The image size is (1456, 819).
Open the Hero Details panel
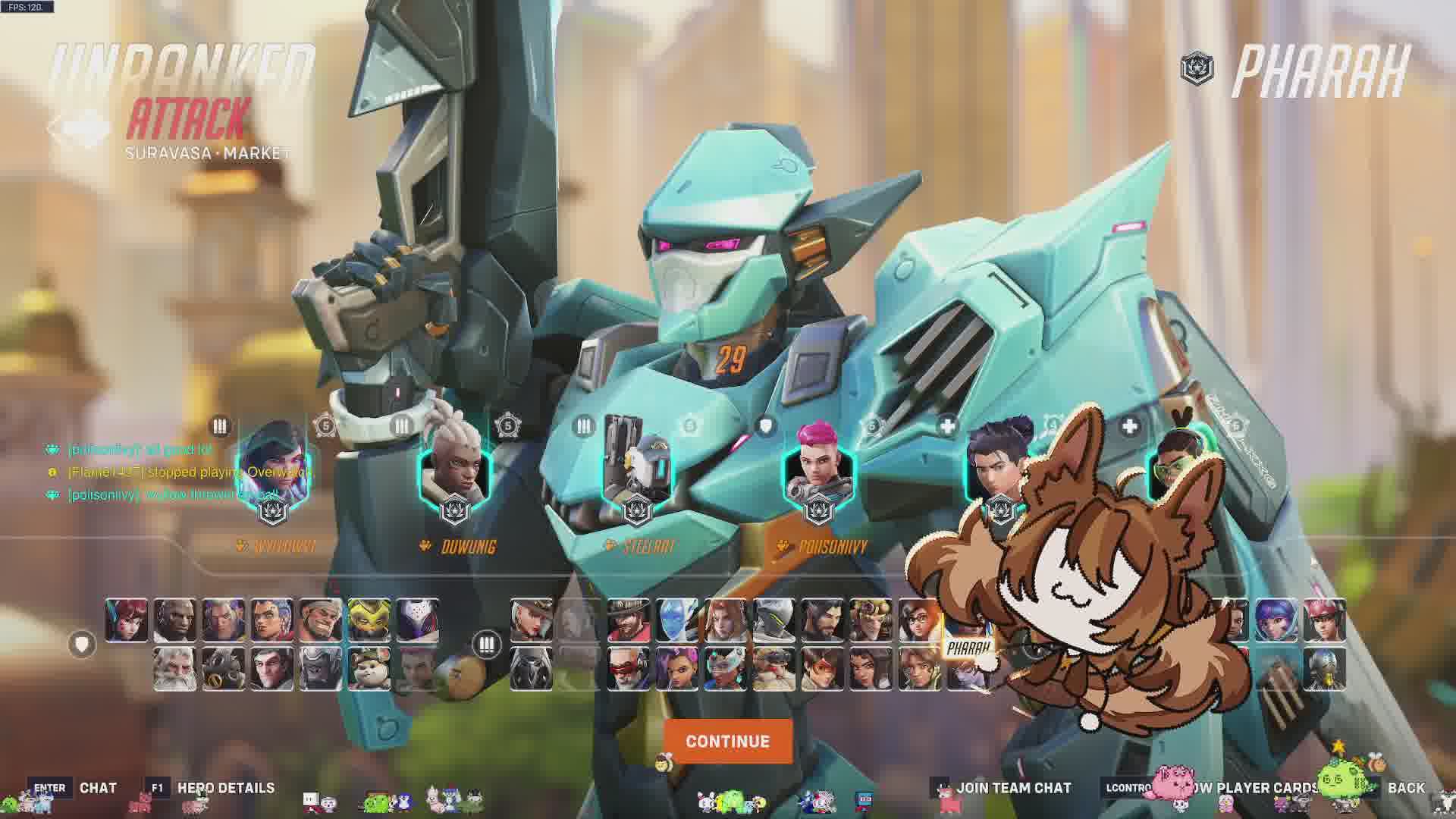coord(225,788)
